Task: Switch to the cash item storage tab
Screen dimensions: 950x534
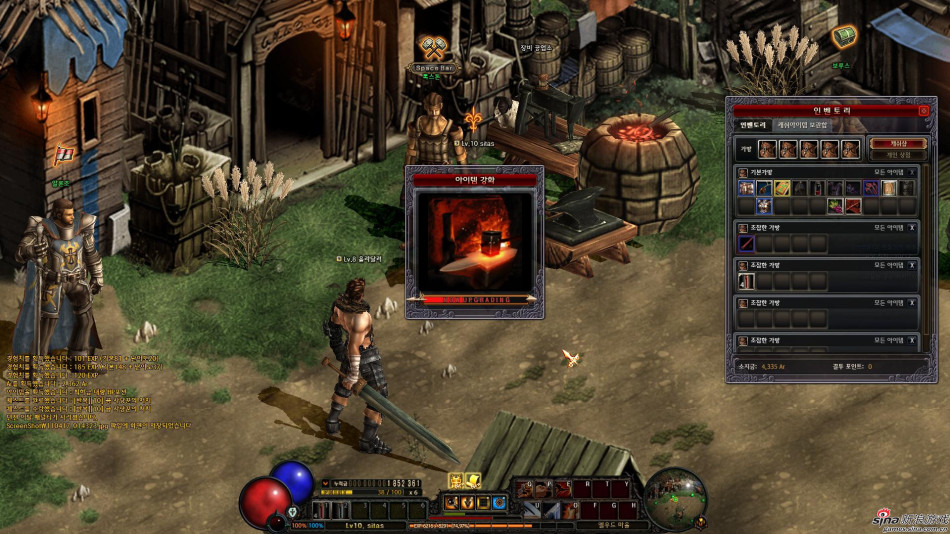Action: (803, 125)
